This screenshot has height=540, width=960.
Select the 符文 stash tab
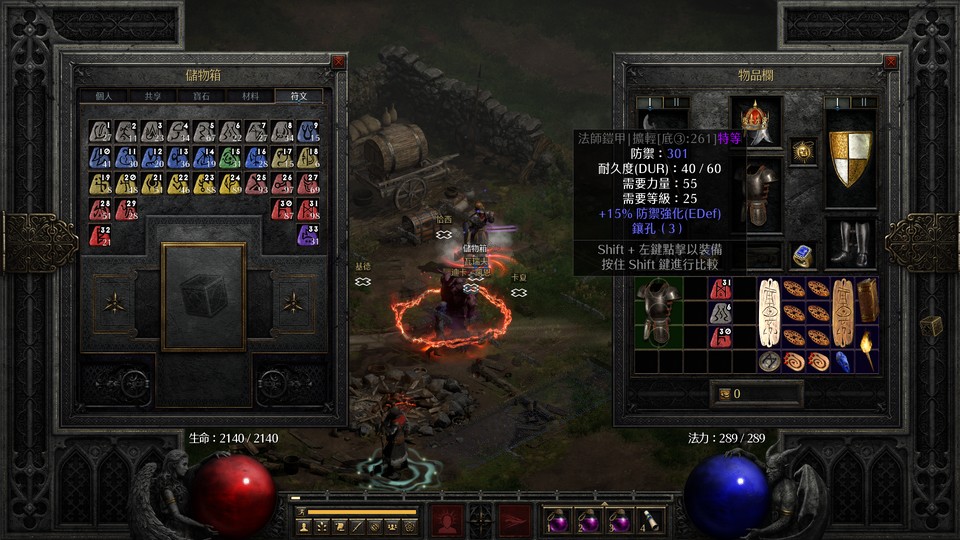point(299,96)
